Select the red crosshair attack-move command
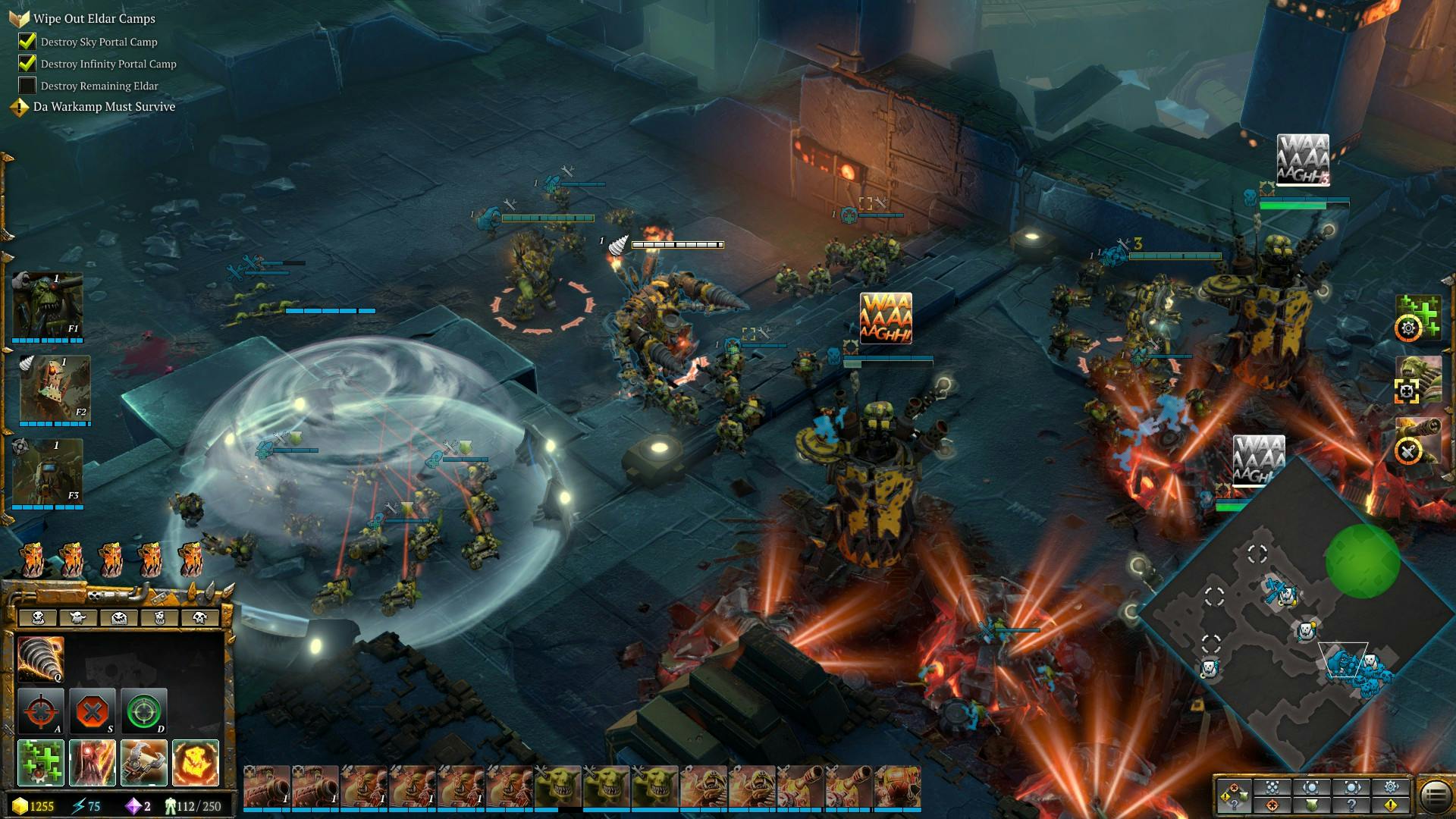Viewport: 1456px width, 819px height. pos(40,711)
